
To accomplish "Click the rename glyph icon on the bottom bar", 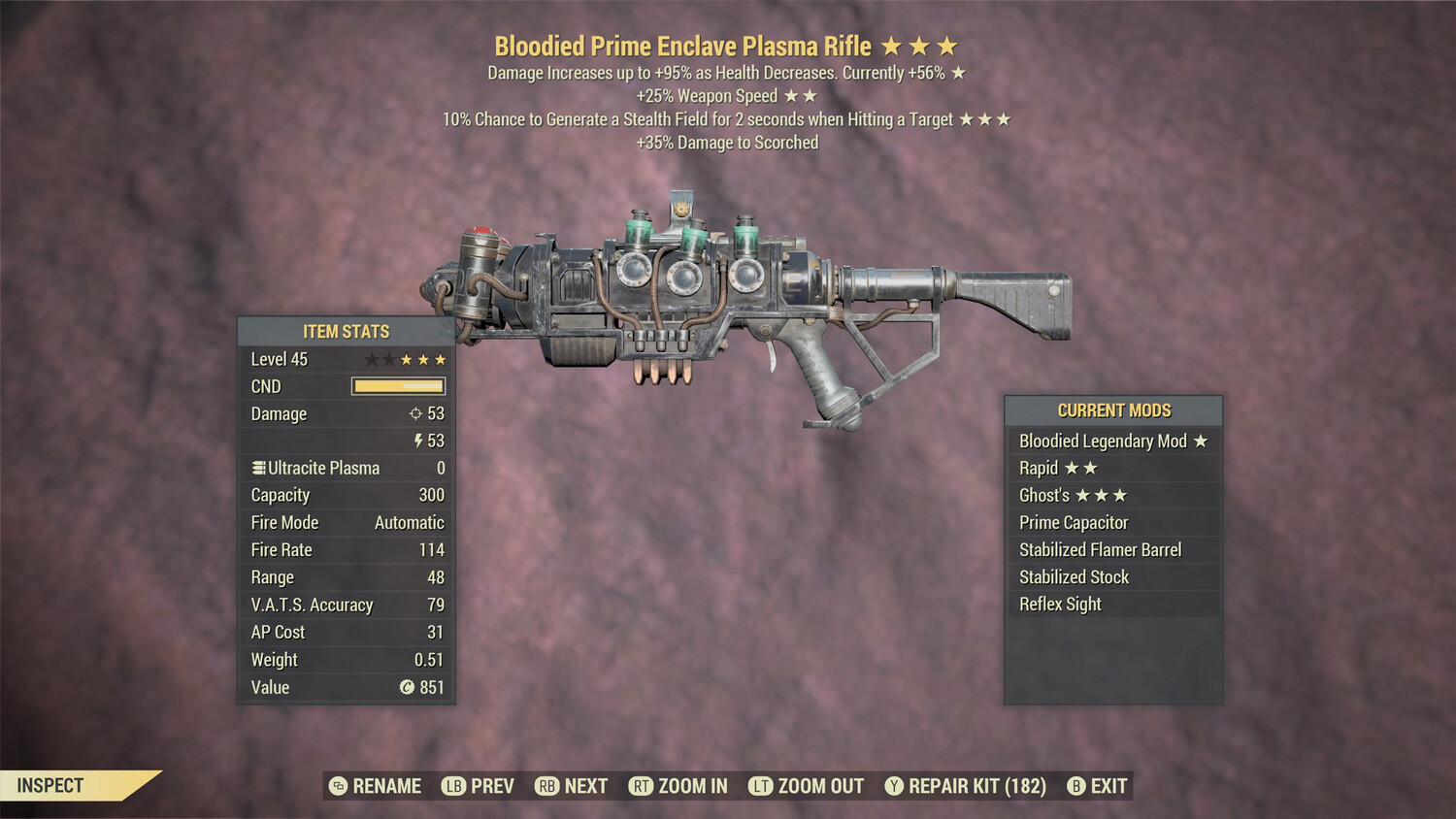I will click(x=338, y=786).
